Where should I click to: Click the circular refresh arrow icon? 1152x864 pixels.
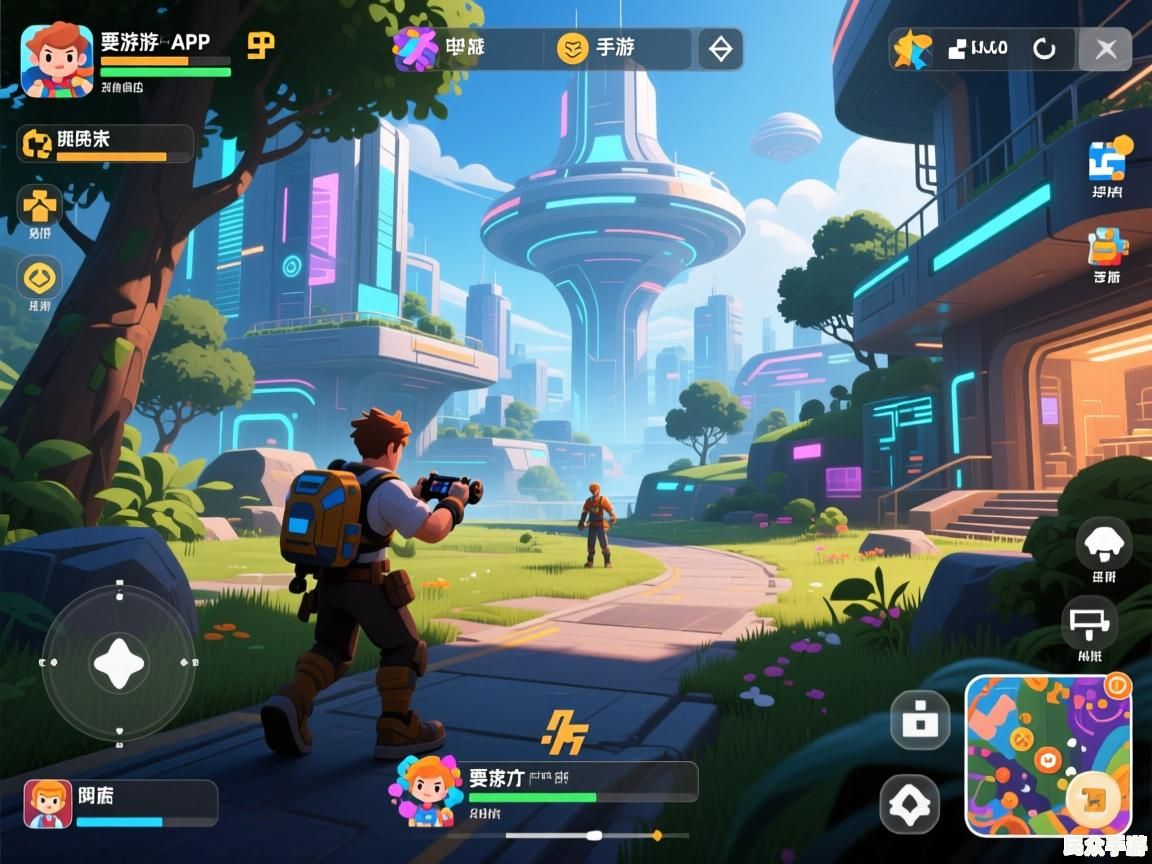point(1044,49)
